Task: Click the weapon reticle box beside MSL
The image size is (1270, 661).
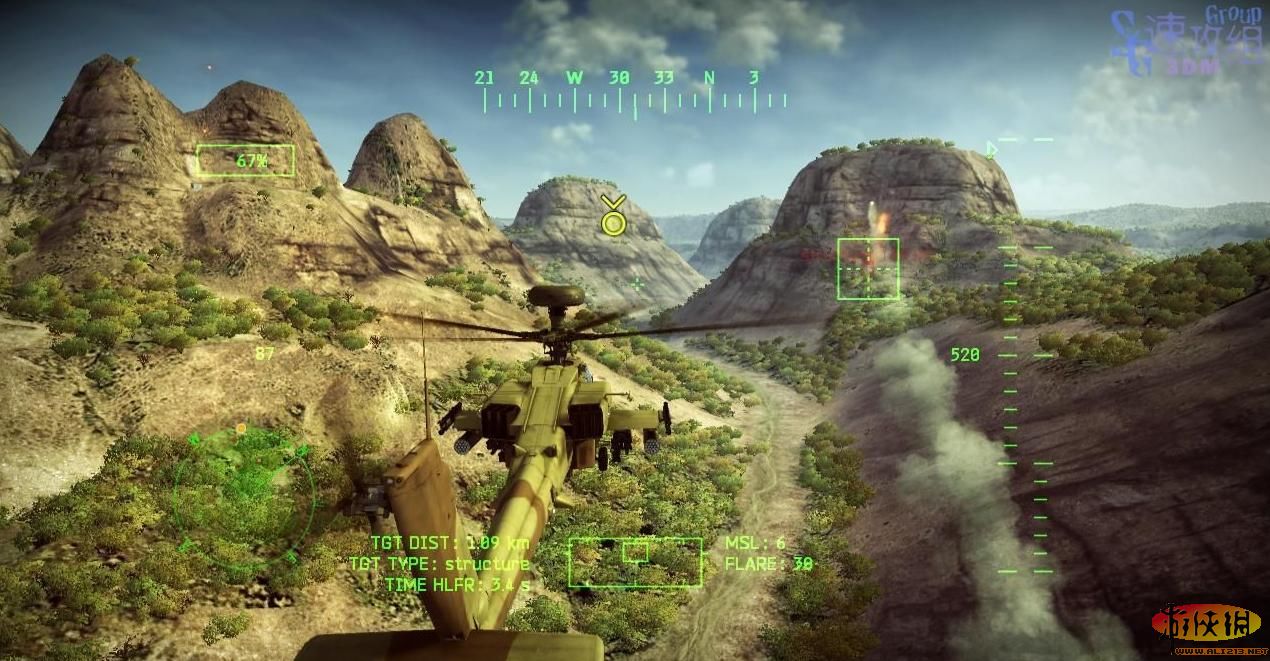Action: 635,561
